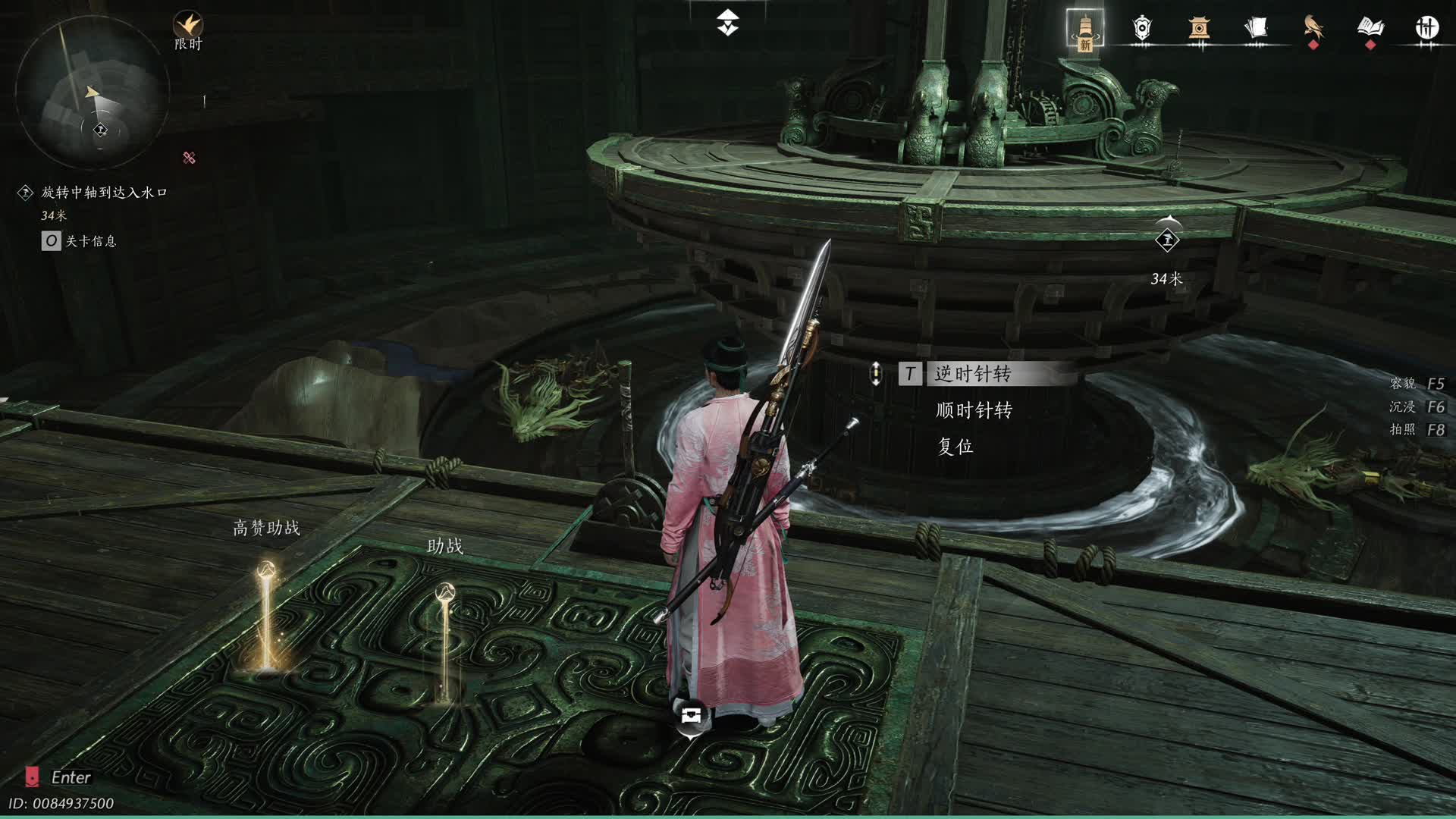Click the 旋转中轴到达入水口 objective tracker
Screen dimensions: 1456x819
coord(104,193)
